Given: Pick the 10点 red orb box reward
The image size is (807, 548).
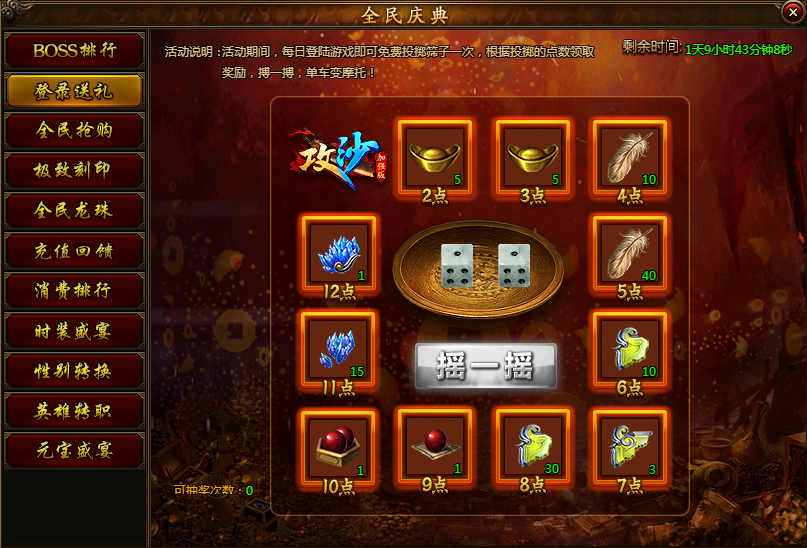Looking at the screenshot, I should 338,446.
